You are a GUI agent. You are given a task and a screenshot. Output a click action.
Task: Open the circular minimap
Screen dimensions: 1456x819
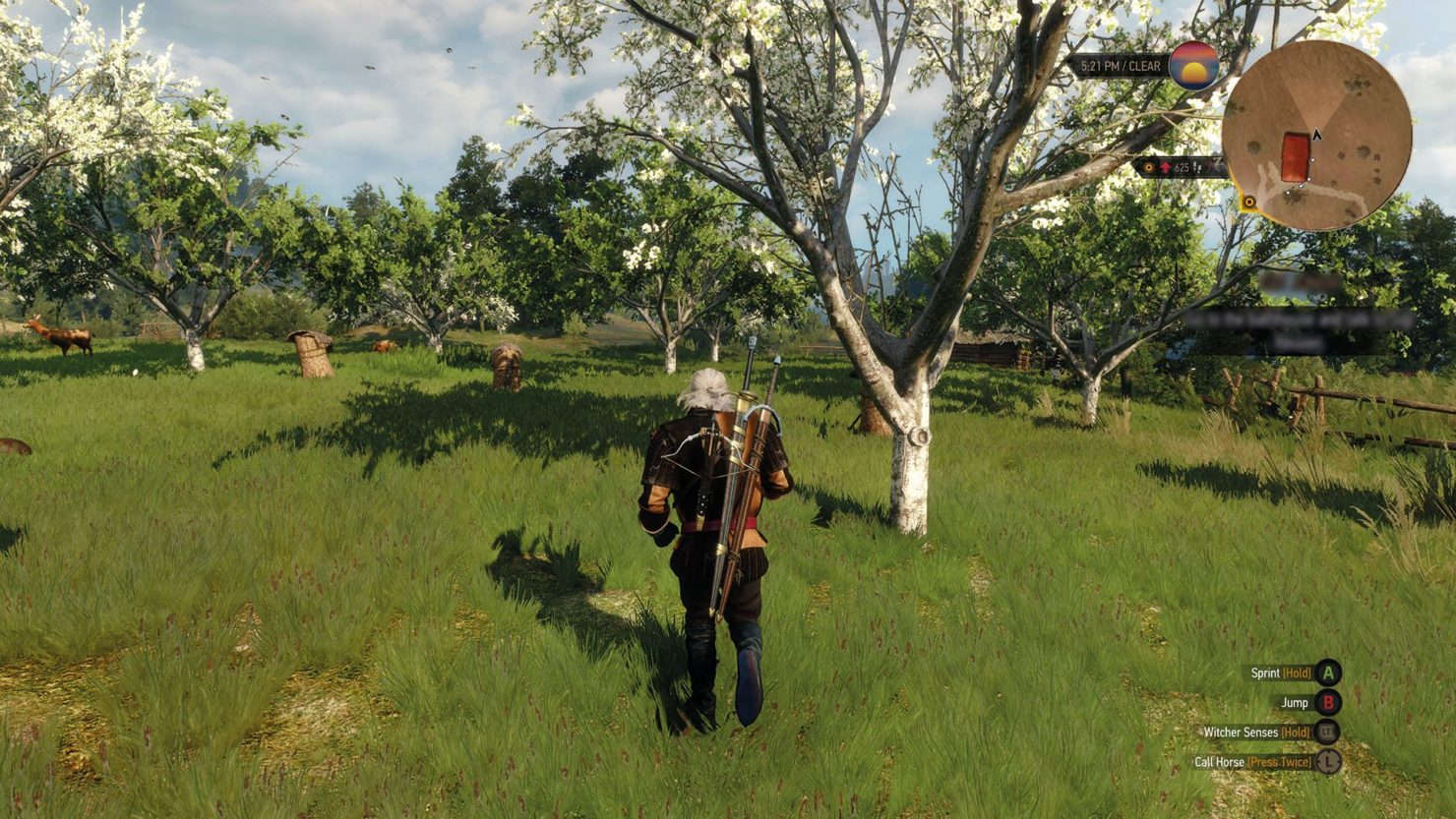coord(1316,136)
